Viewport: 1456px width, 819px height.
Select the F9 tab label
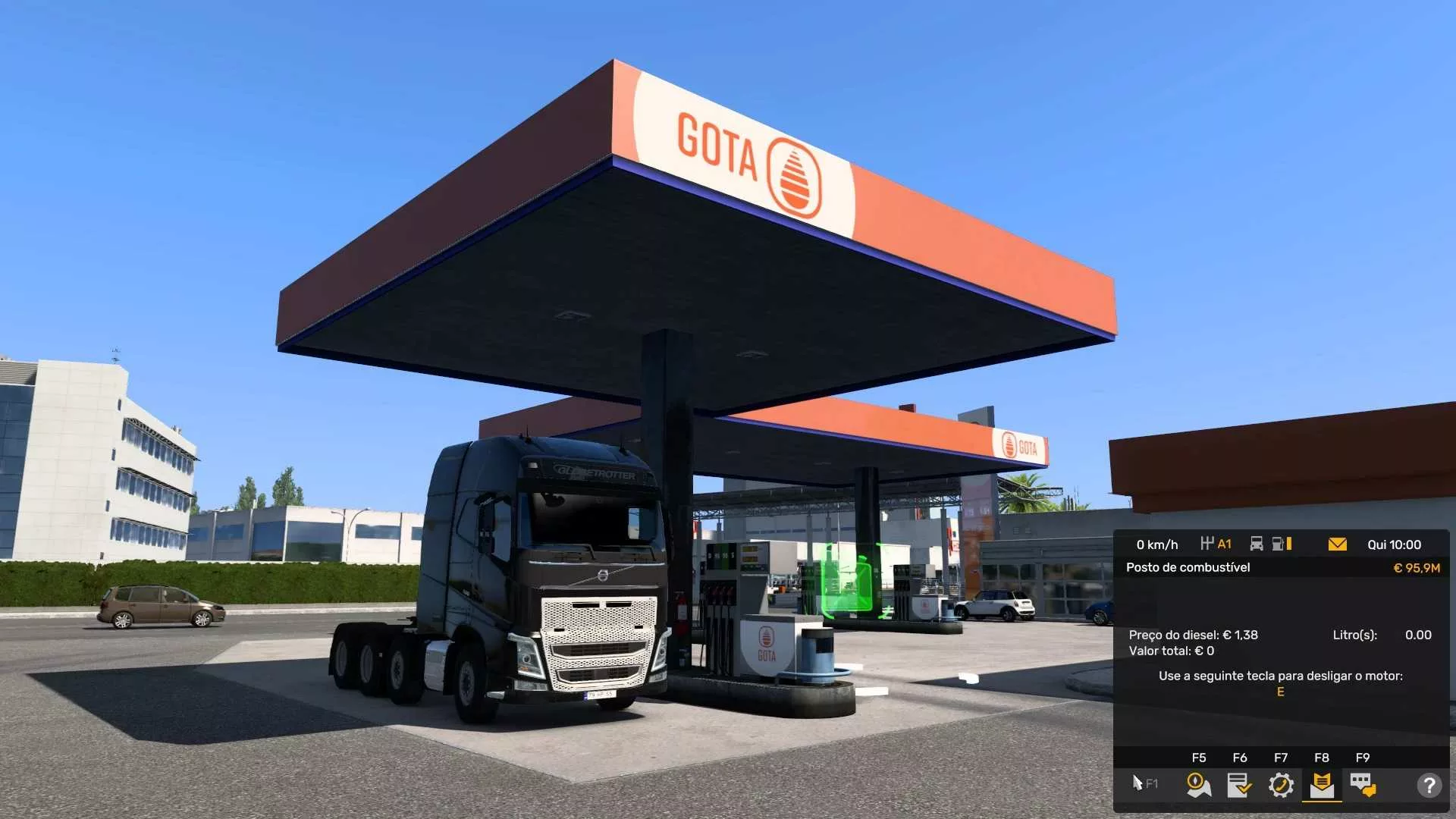[x=1362, y=758]
